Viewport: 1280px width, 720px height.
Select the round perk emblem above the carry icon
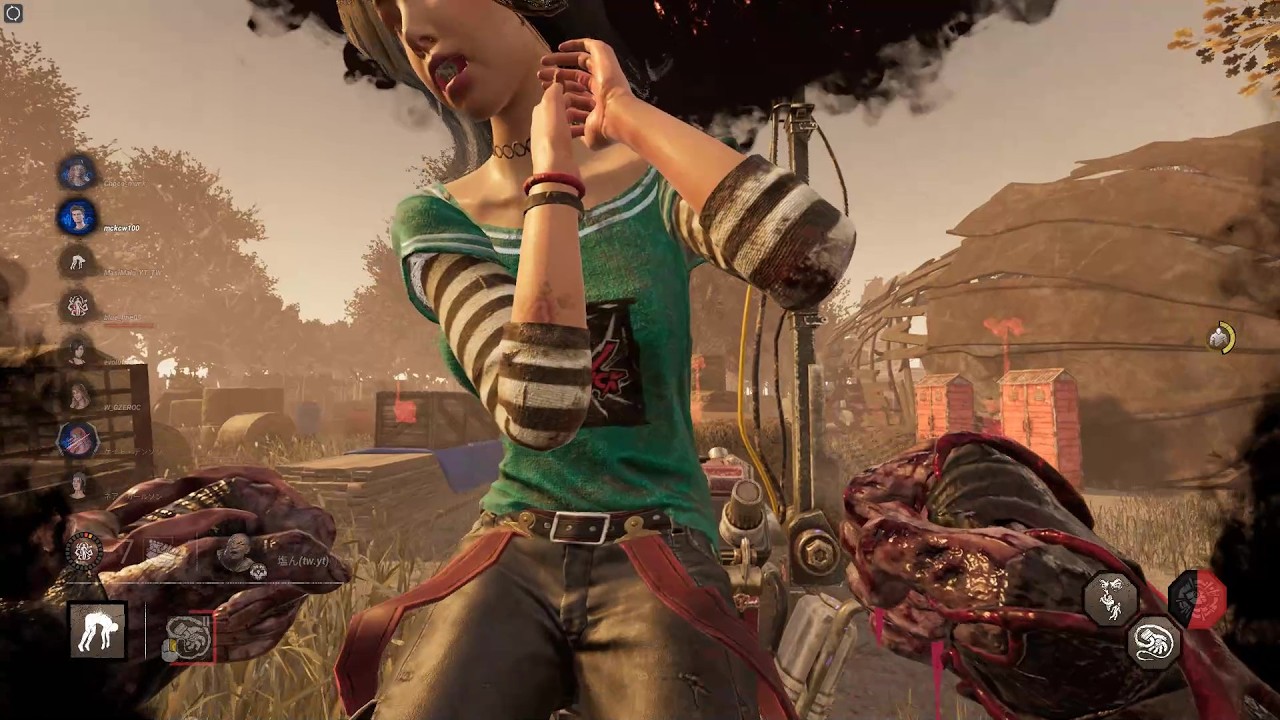pyautogui.click(x=85, y=551)
